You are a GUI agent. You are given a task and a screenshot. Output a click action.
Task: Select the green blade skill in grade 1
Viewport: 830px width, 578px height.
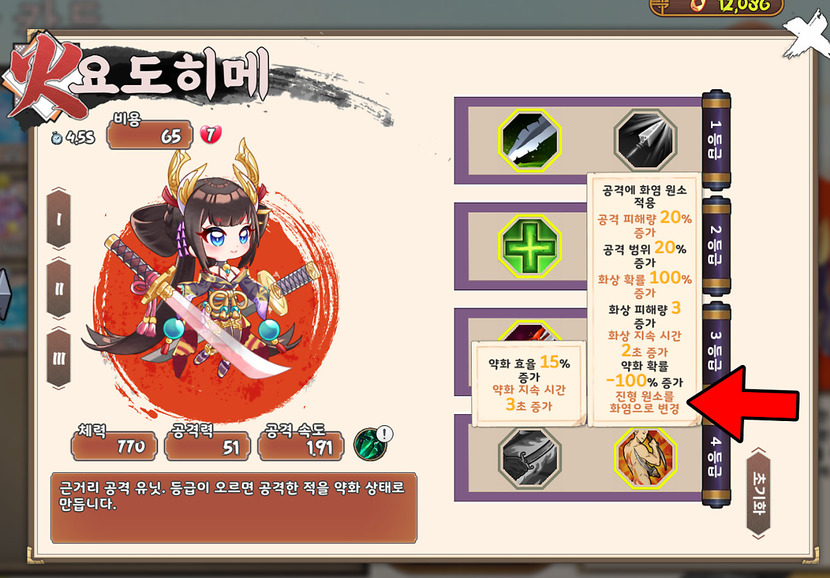pyautogui.click(x=530, y=141)
